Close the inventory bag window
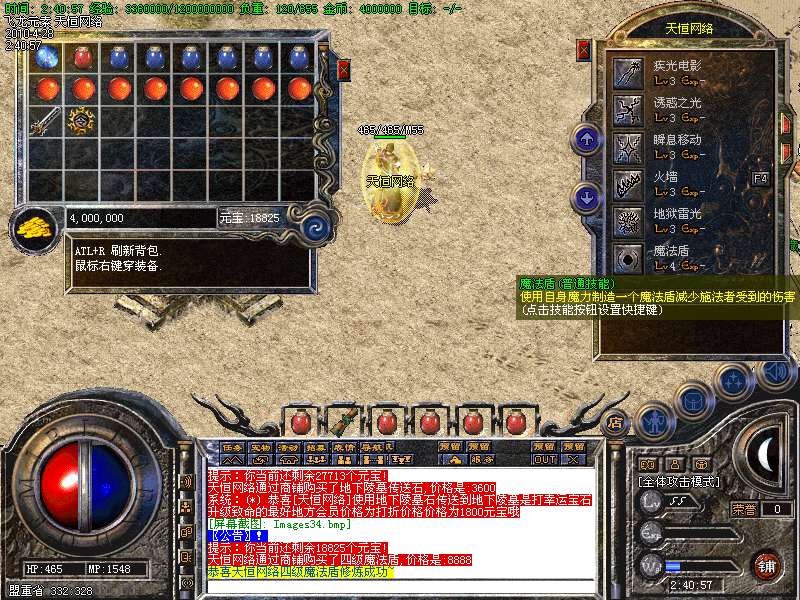 coord(343,70)
